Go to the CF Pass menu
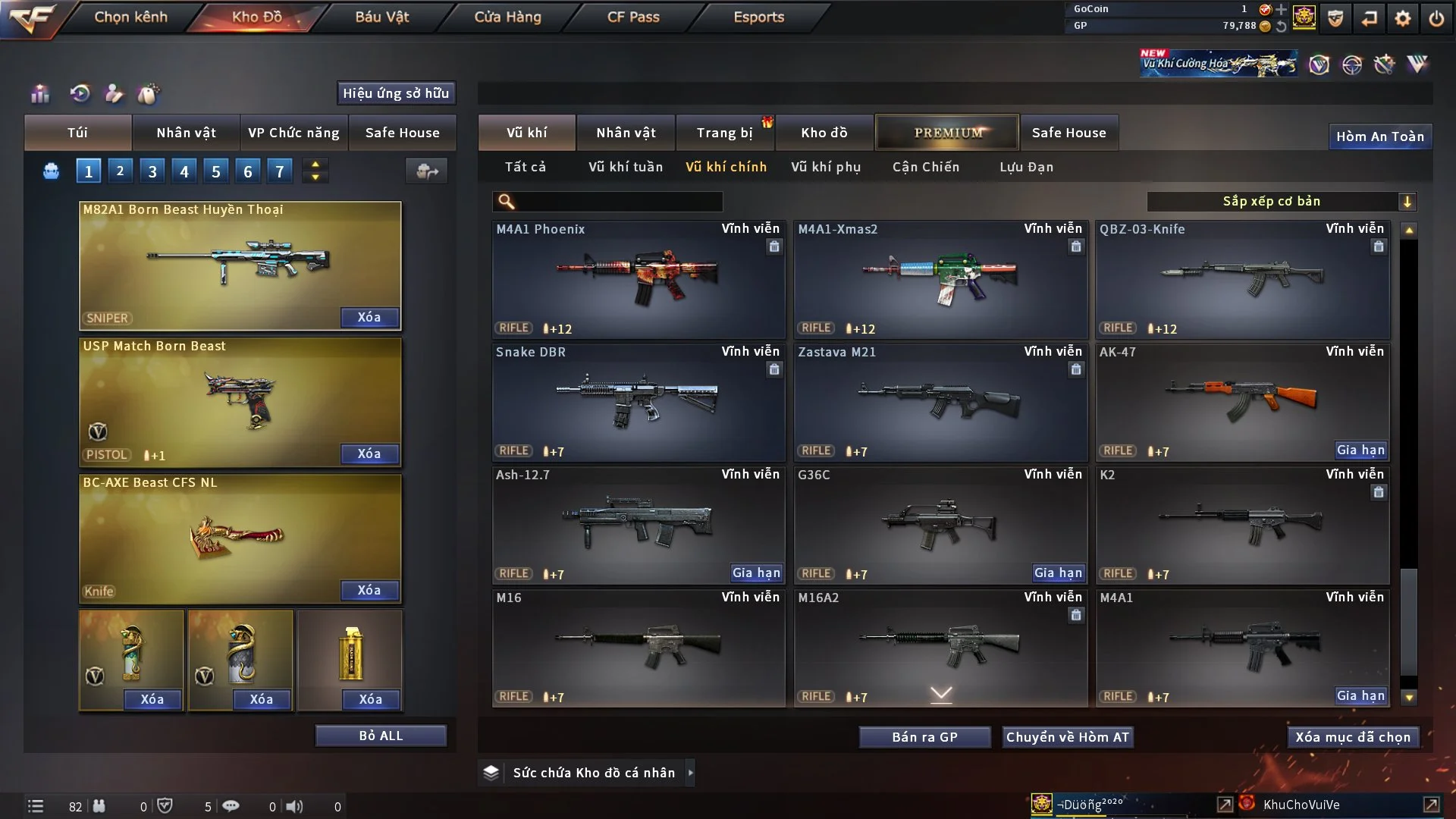The image size is (1456, 819). pyautogui.click(x=633, y=17)
